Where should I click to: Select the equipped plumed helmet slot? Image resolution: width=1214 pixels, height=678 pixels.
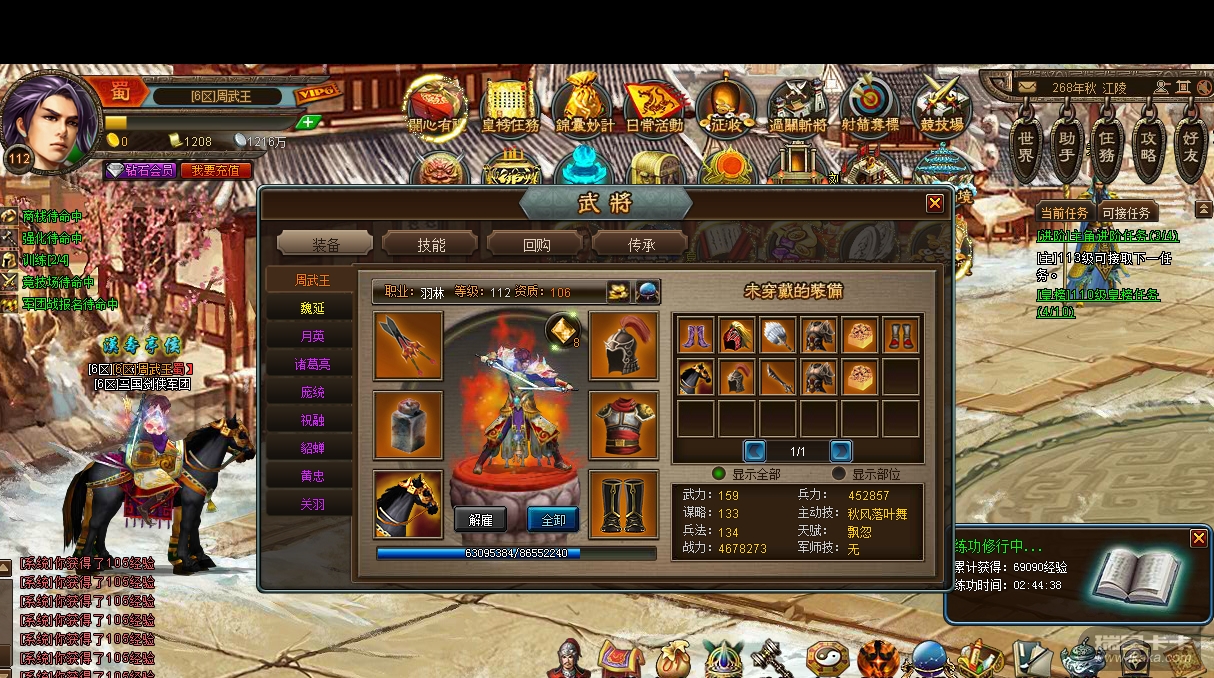coord(623,345)
